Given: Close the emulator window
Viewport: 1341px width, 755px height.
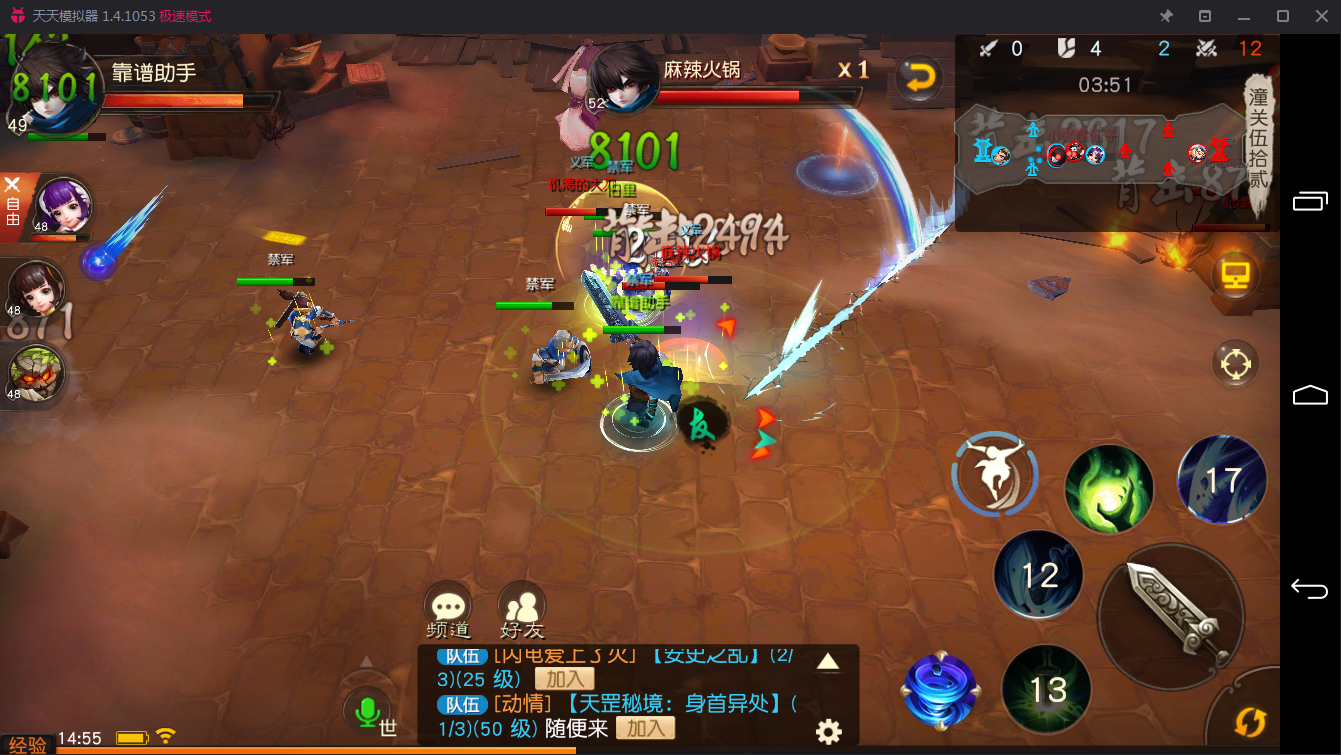Looking at the screenshot, I should [x=1321, y=16].
